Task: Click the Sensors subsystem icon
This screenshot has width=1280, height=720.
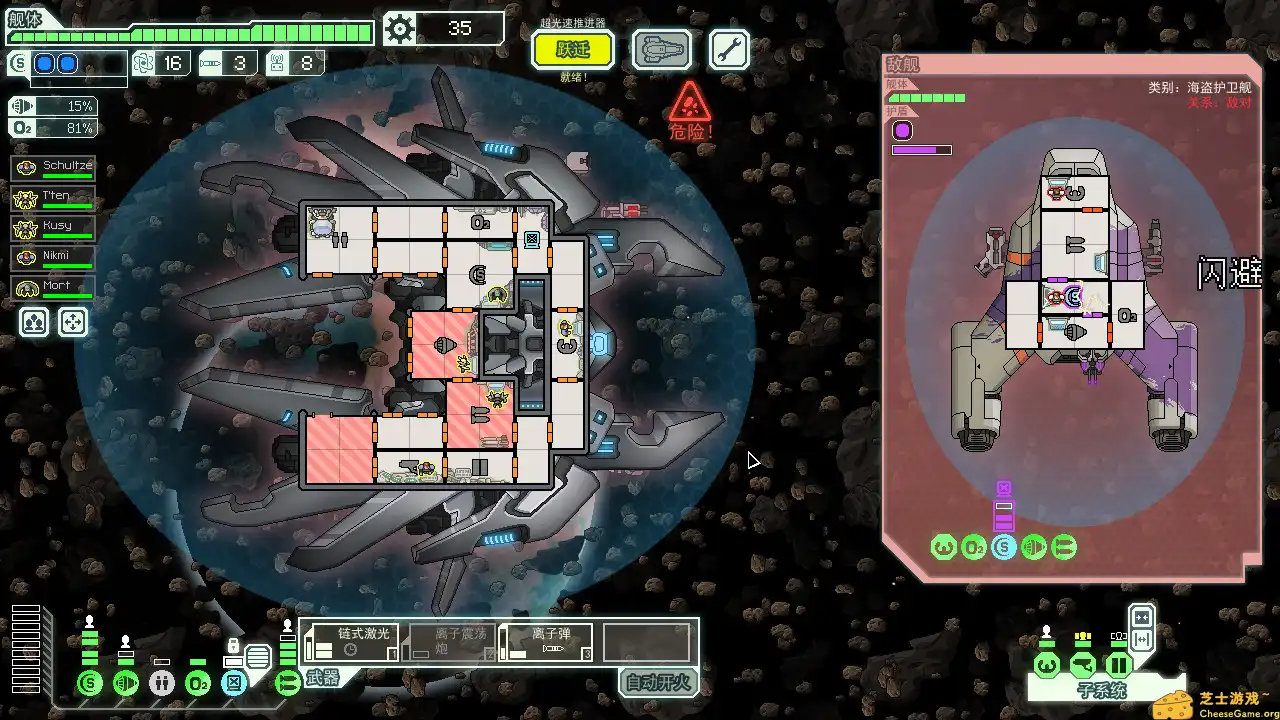Action: coord(1084,665)
